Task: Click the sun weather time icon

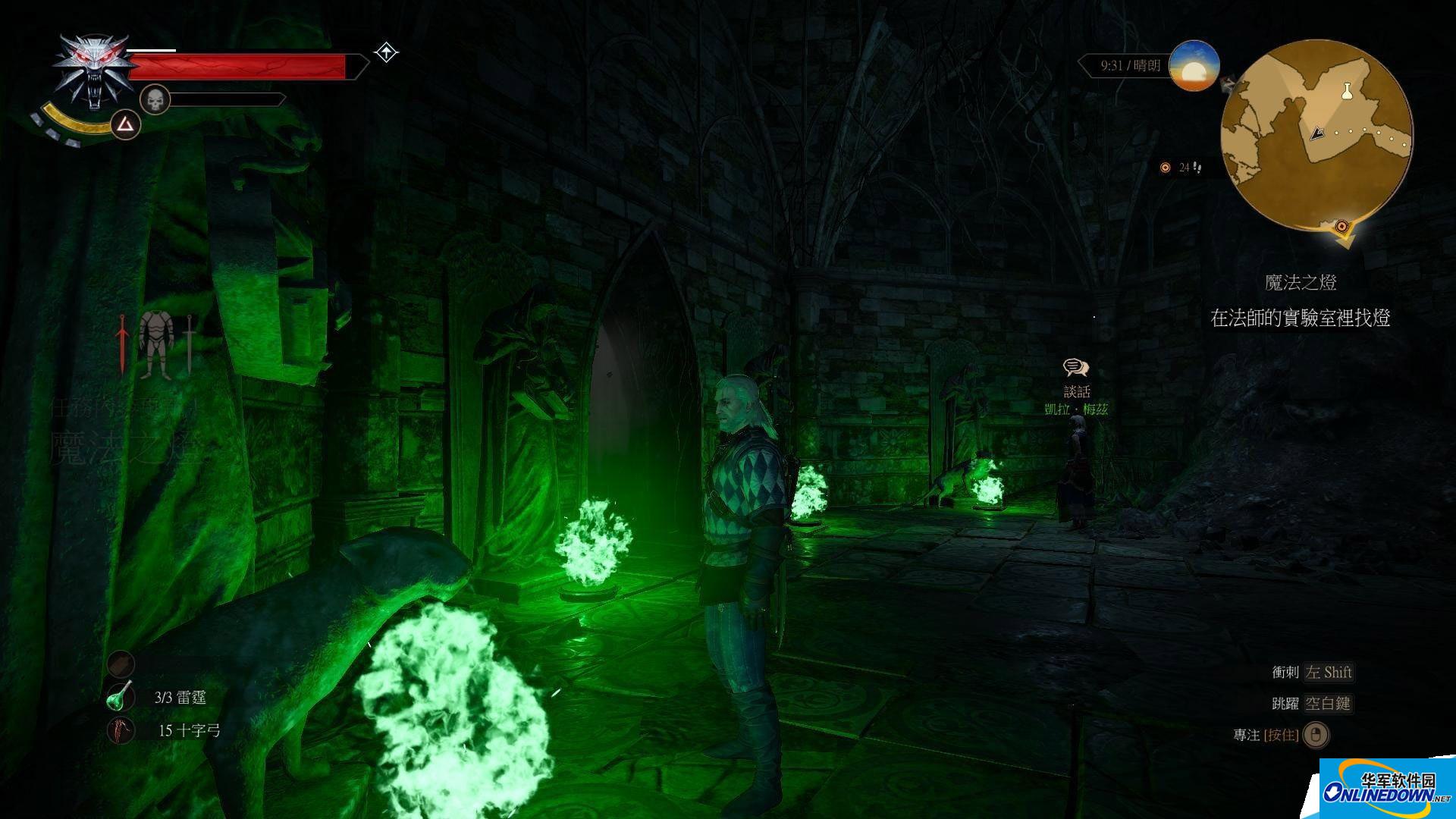Action: 1194,66
